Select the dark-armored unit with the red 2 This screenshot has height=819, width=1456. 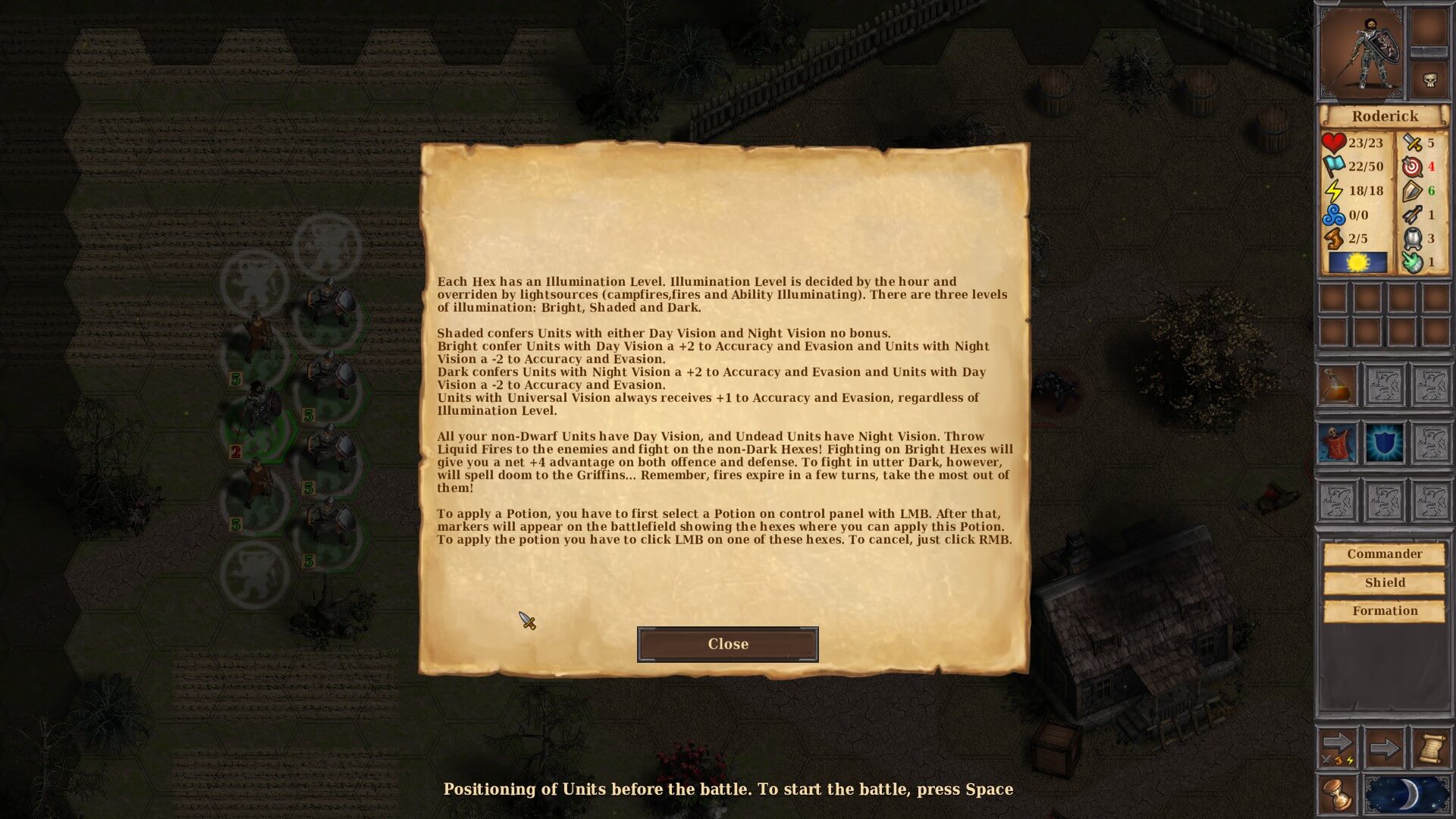tap(256, 409)
